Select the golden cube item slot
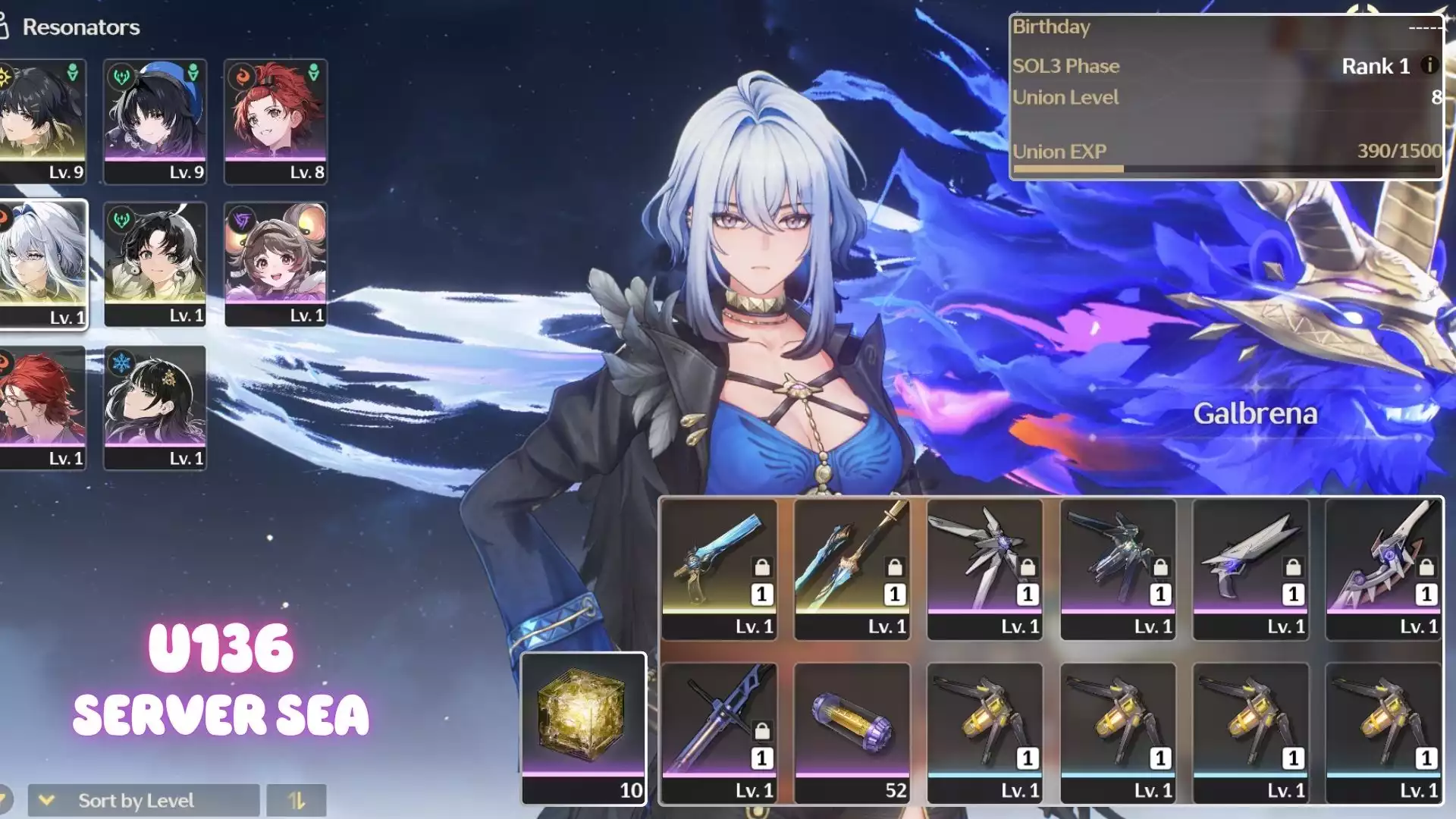This screenshot has height=819, width=1456. pos(583,727)
